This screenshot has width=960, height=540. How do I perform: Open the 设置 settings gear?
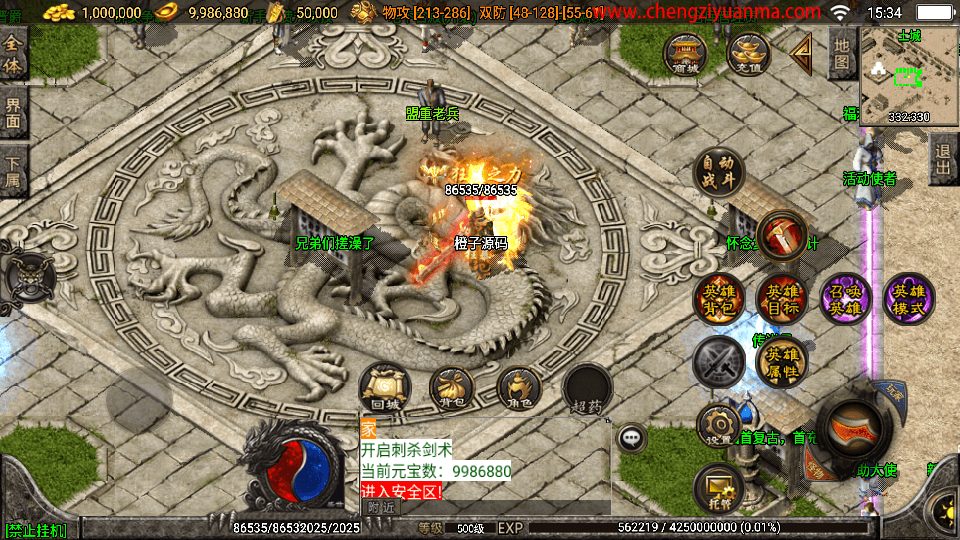[719, 426]
